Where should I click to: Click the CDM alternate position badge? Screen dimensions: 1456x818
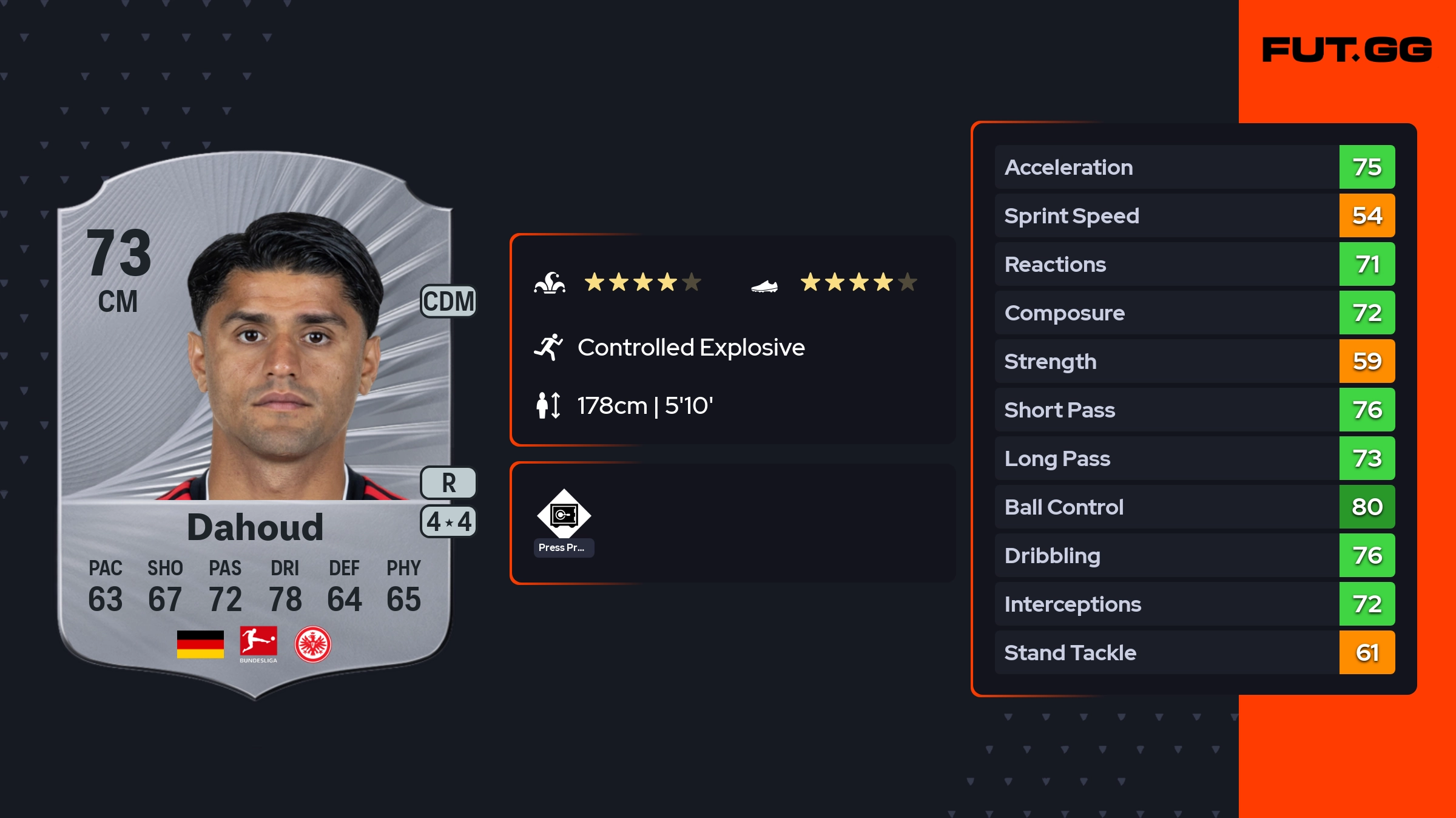tap(448, 302)
